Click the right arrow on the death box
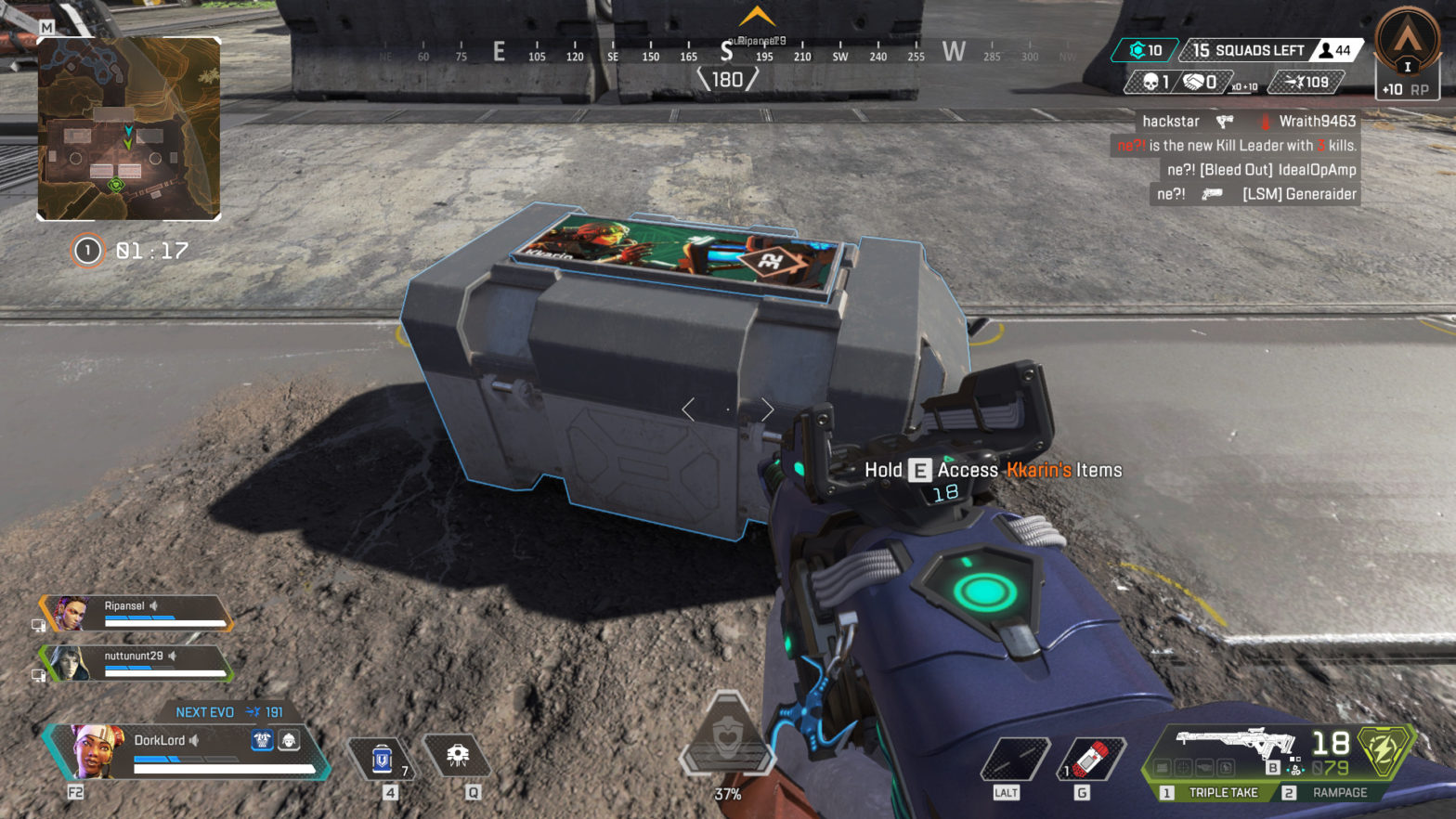This screenshot has height=819, width=1456. (x=767, y=409)
